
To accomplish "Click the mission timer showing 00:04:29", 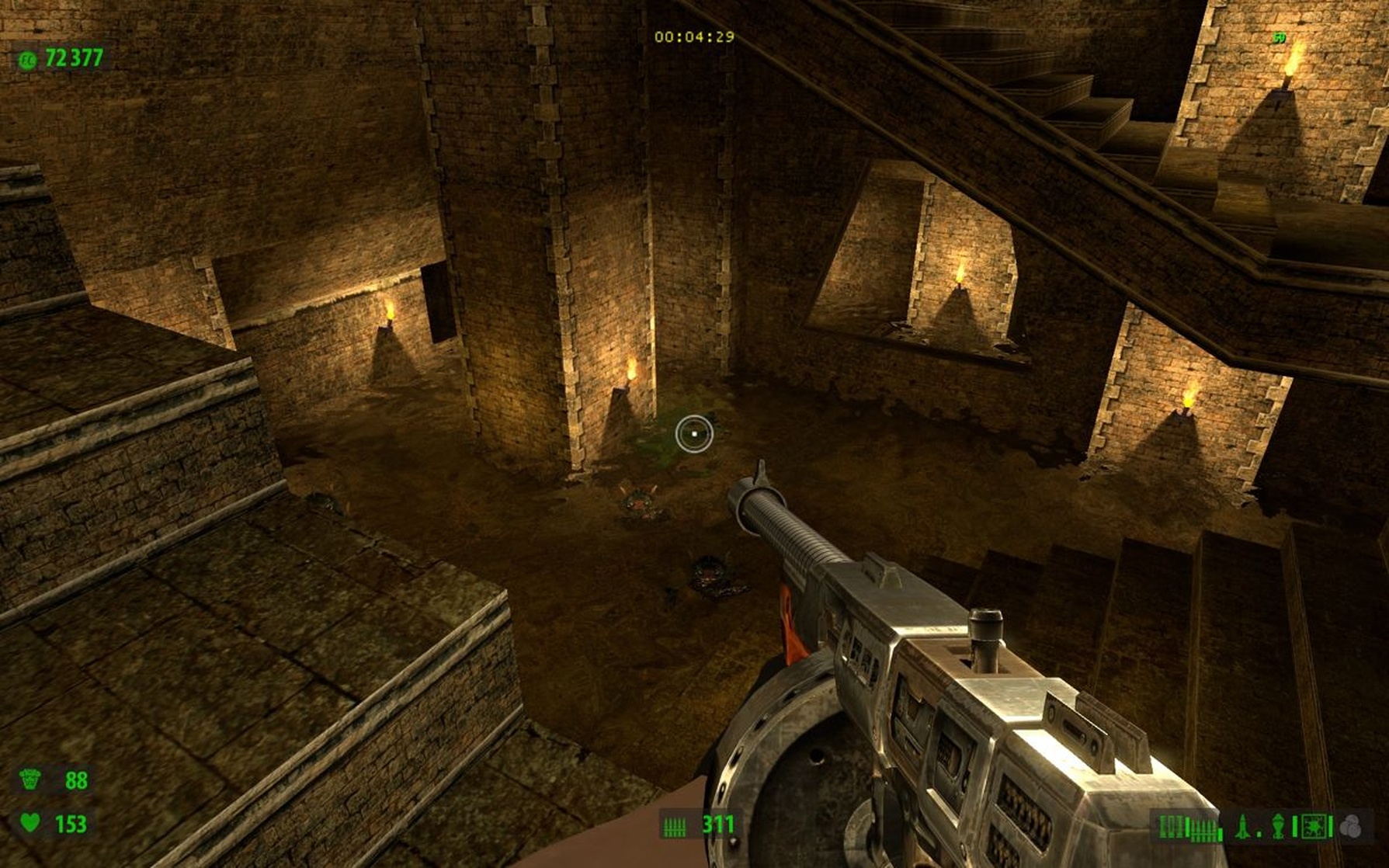I will point(696,35).
